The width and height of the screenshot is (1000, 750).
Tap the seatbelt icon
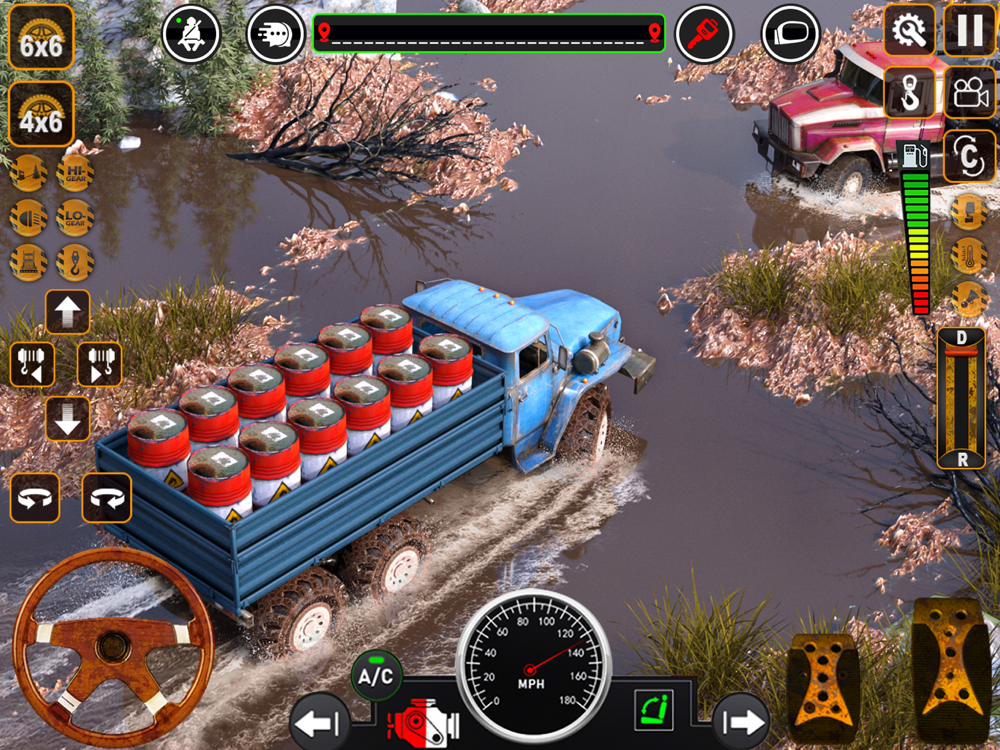pyautogui.click(x=191, y=33)
